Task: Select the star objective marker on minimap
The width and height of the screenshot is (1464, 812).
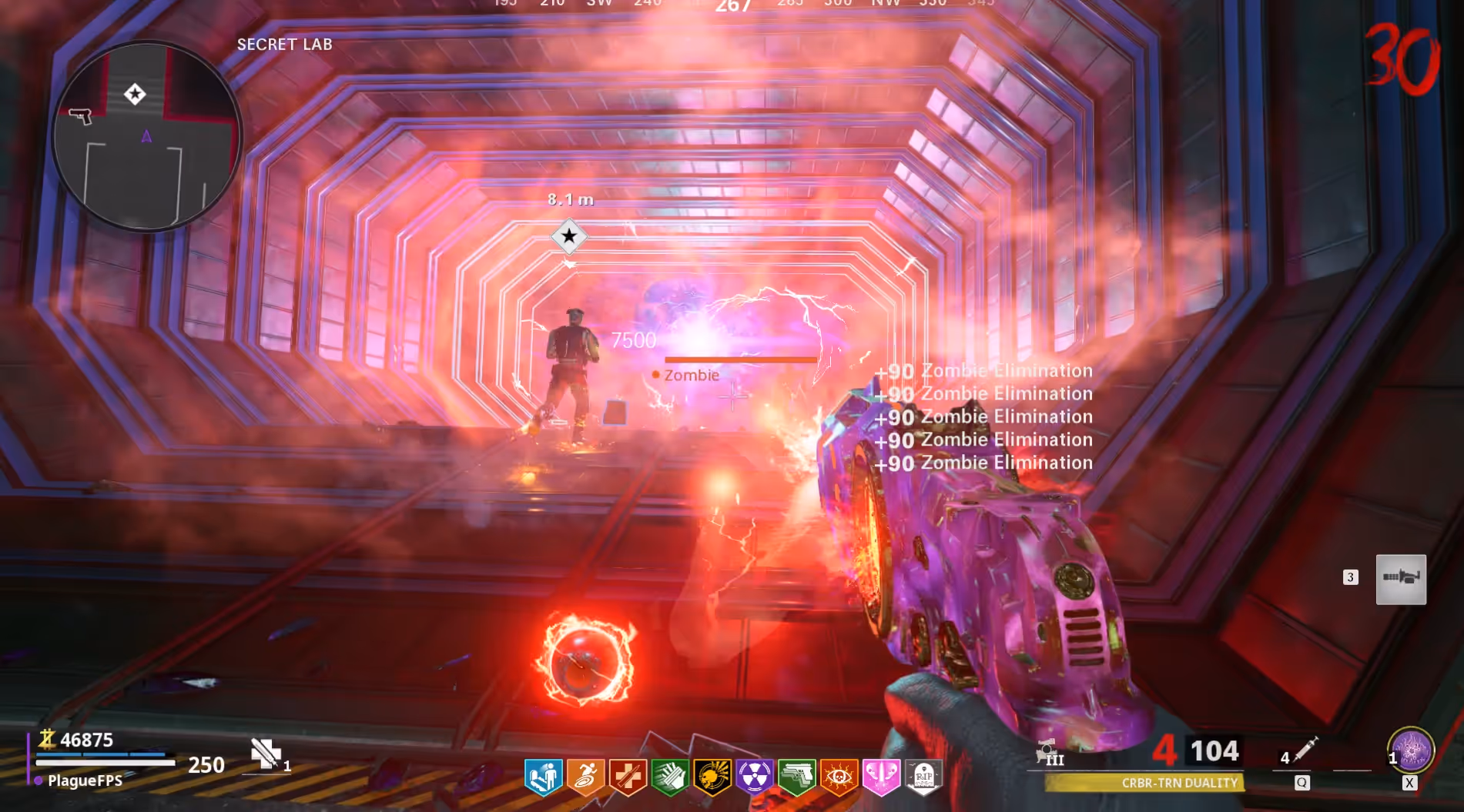Action: pyautogui.click(x=135, y=94)
